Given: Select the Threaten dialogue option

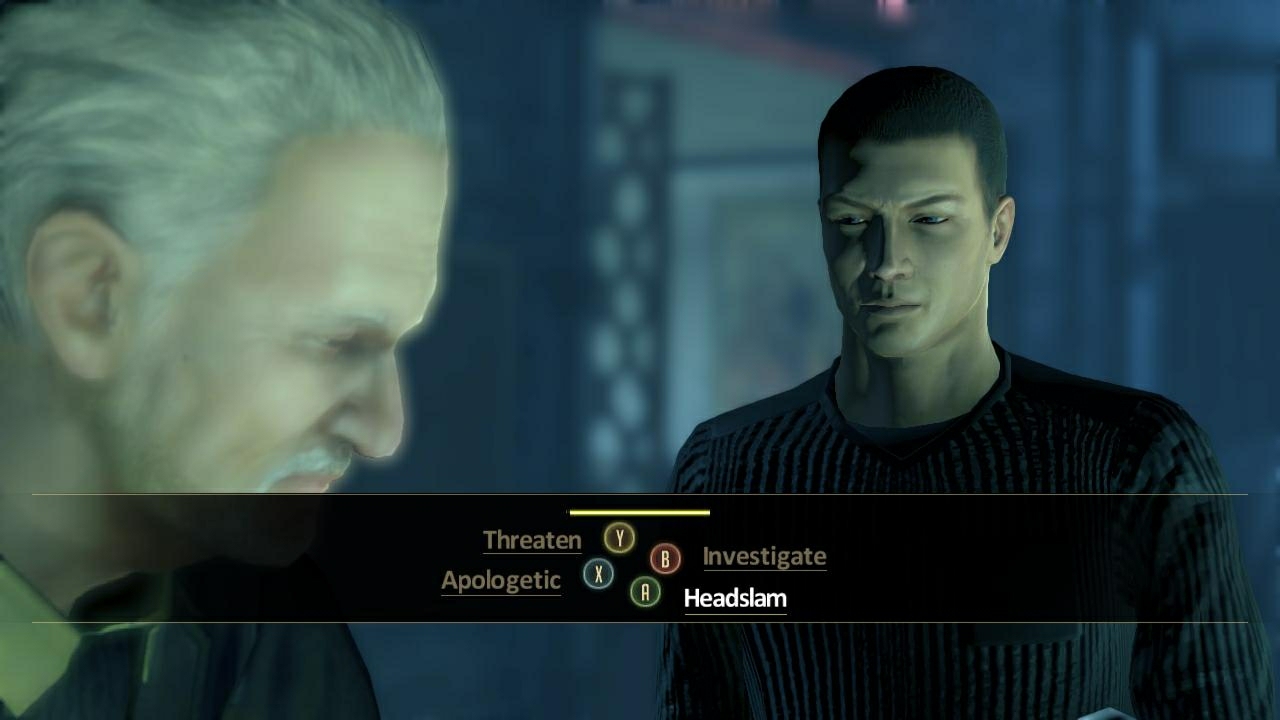Looking at the screenshot, I should tap(532, 540).
